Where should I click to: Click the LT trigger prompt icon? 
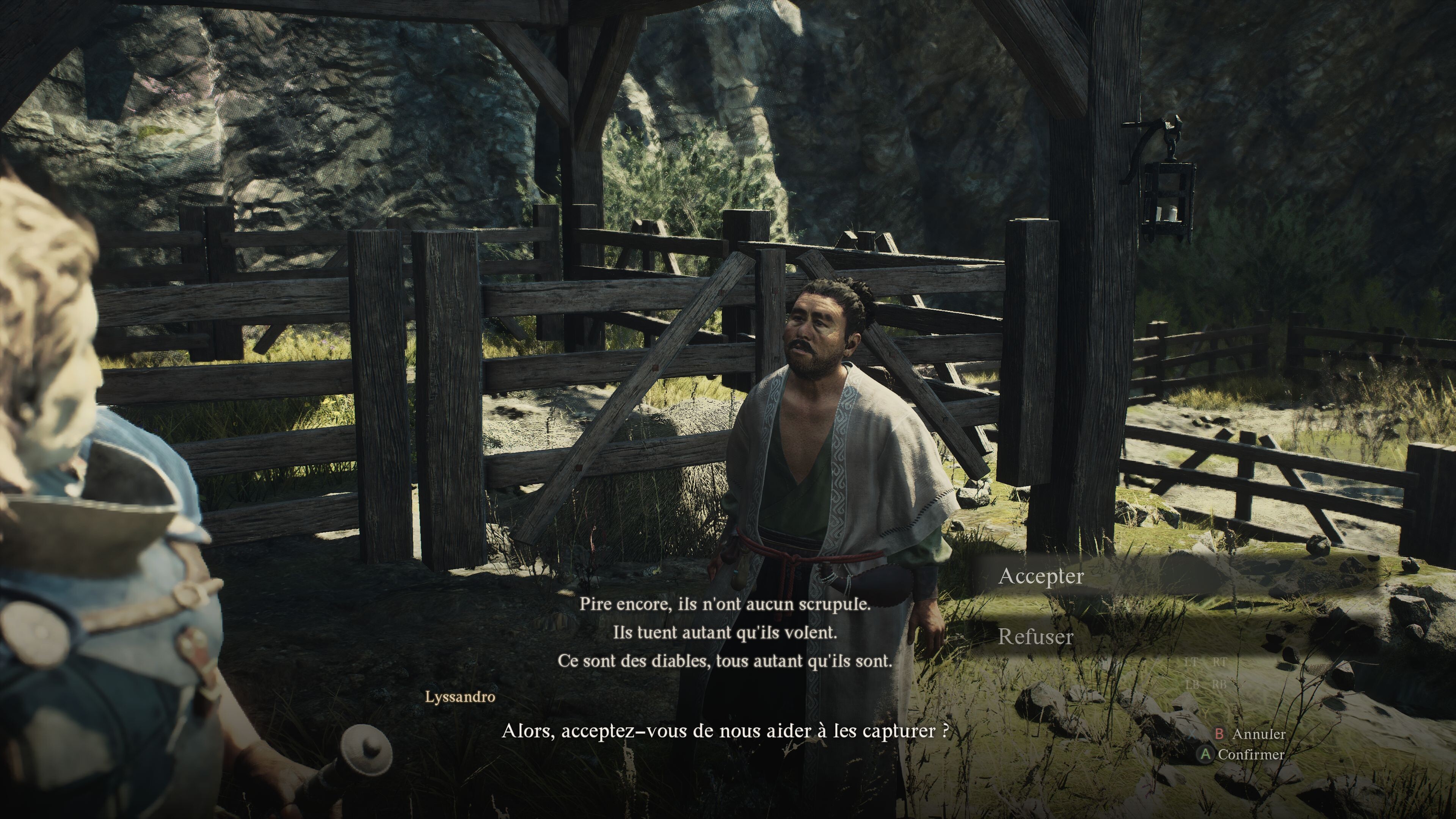pos(1191,662)
